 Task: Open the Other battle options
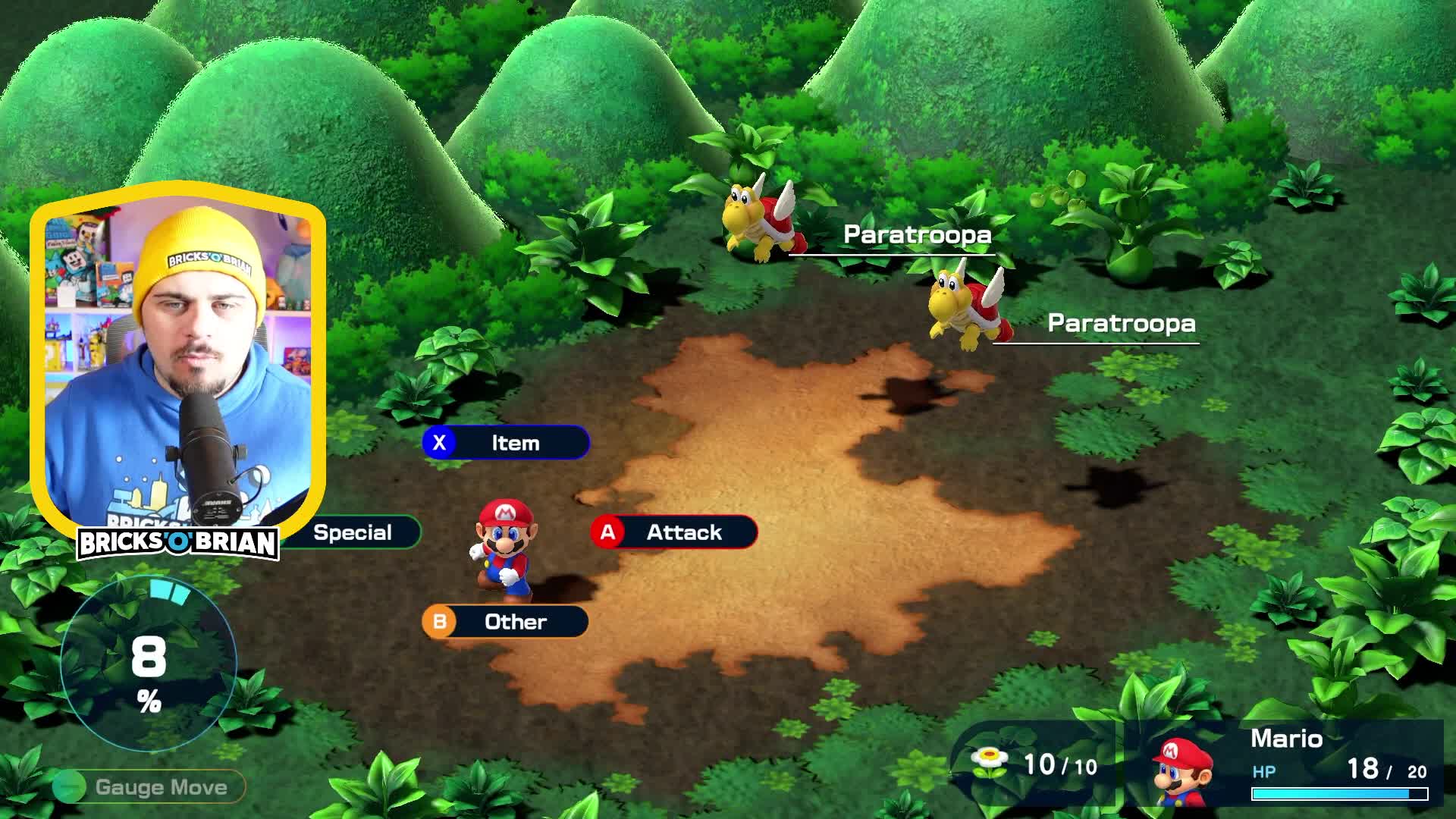click(505, 622)
